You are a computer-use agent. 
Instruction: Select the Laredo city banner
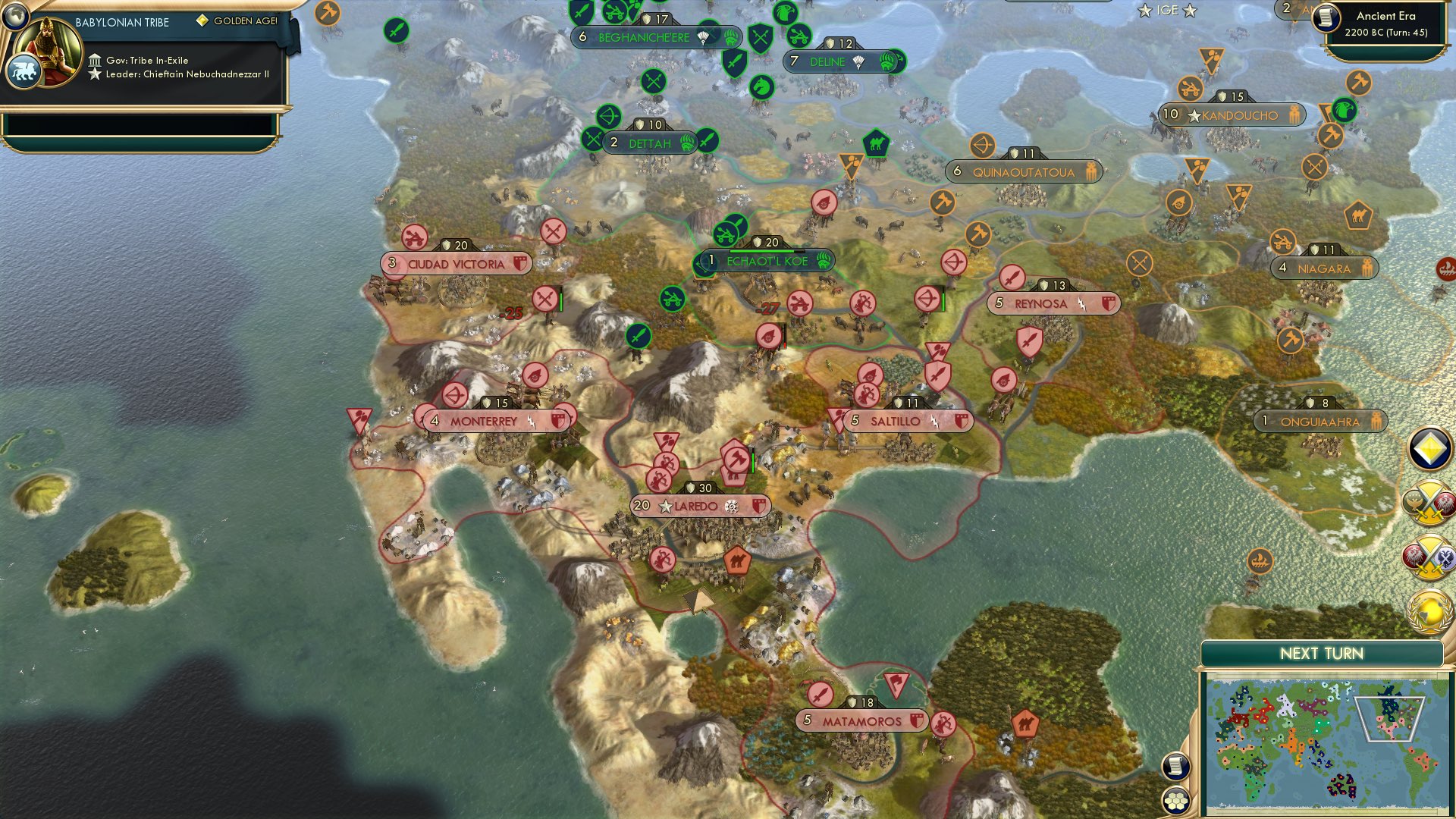[x=698, y=504]
